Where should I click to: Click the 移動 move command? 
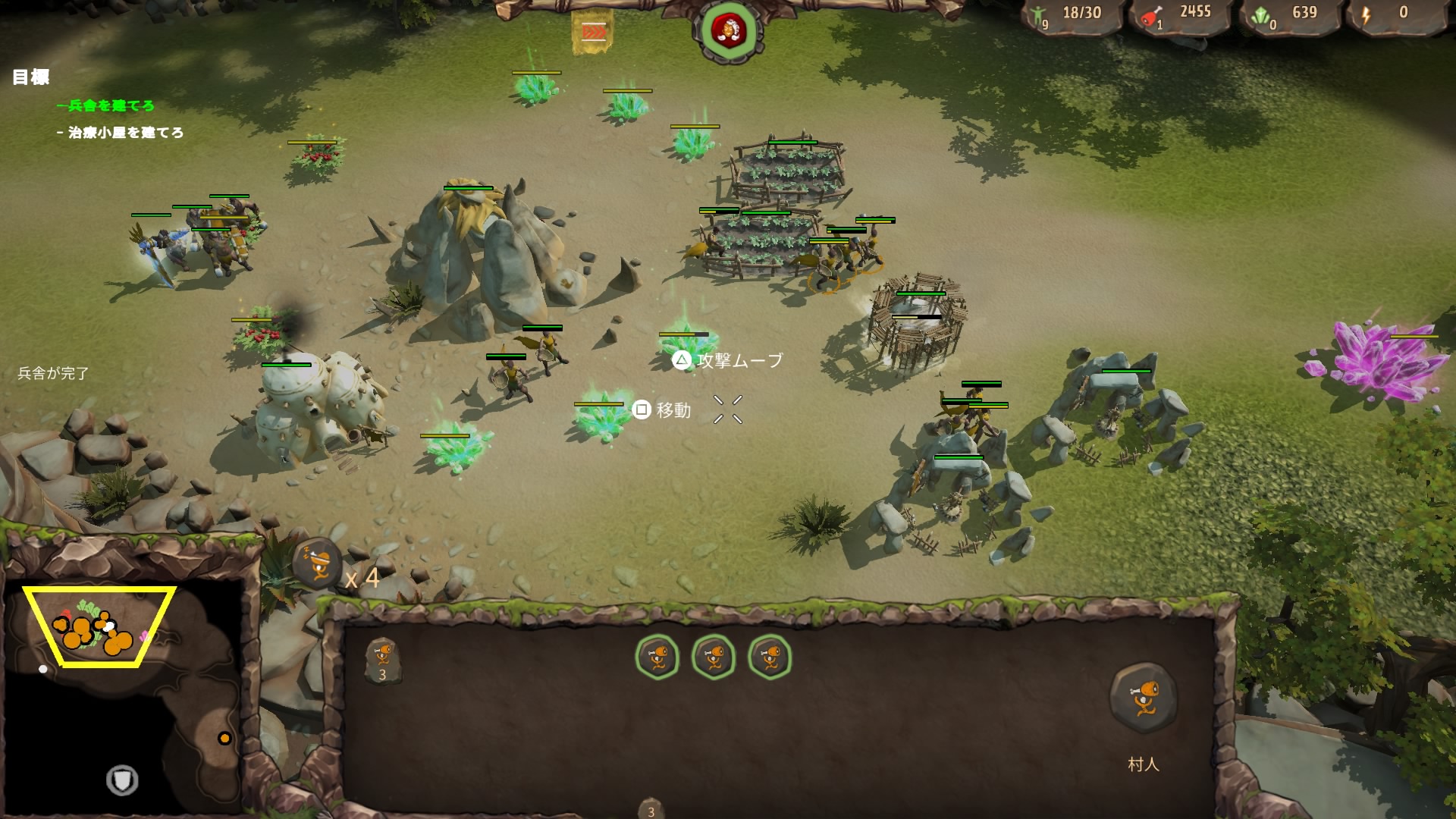(x=668, y=410)
